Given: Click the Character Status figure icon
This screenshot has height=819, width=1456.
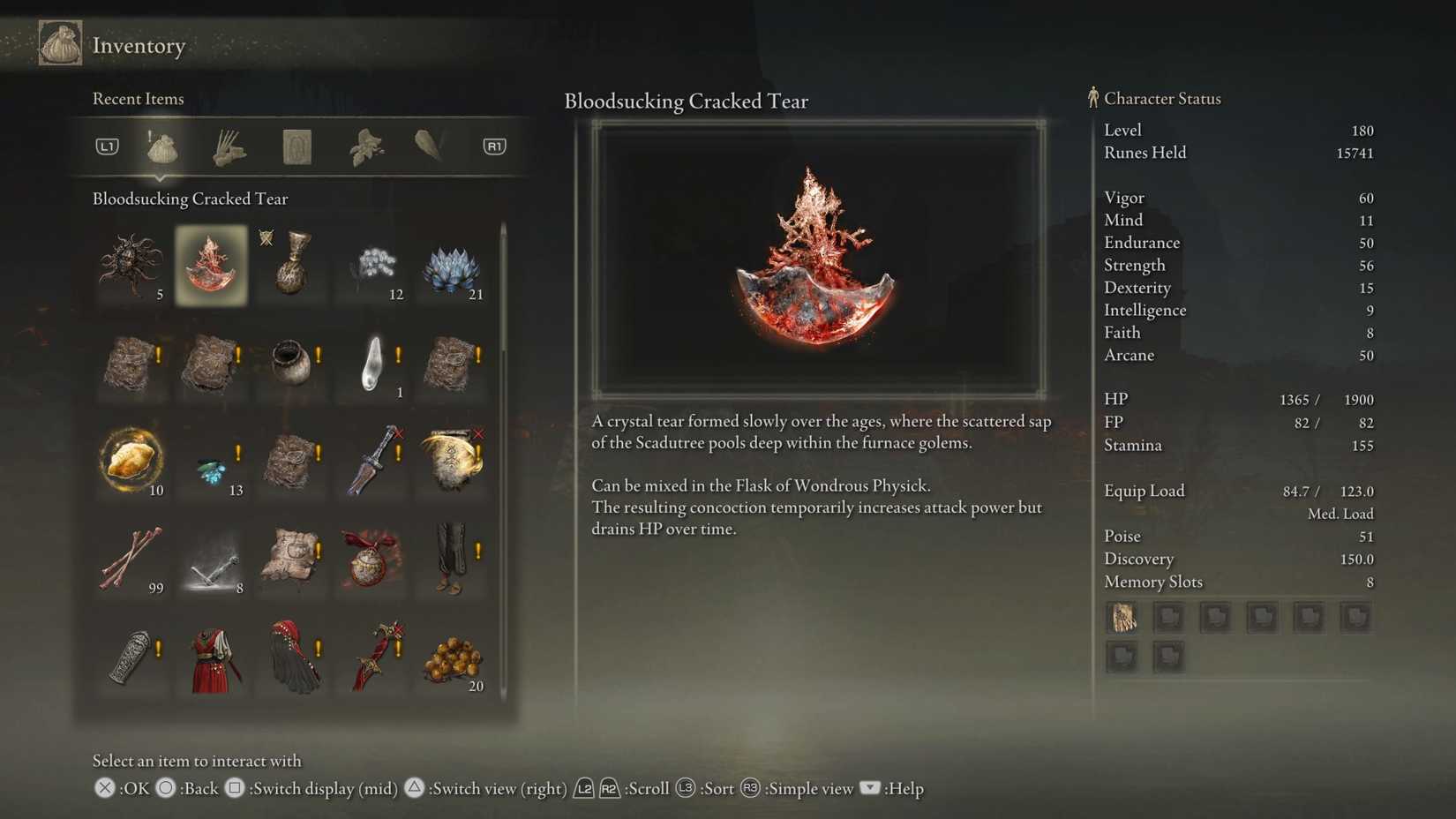Looking at the screenshot, I should coord(1094,98).
